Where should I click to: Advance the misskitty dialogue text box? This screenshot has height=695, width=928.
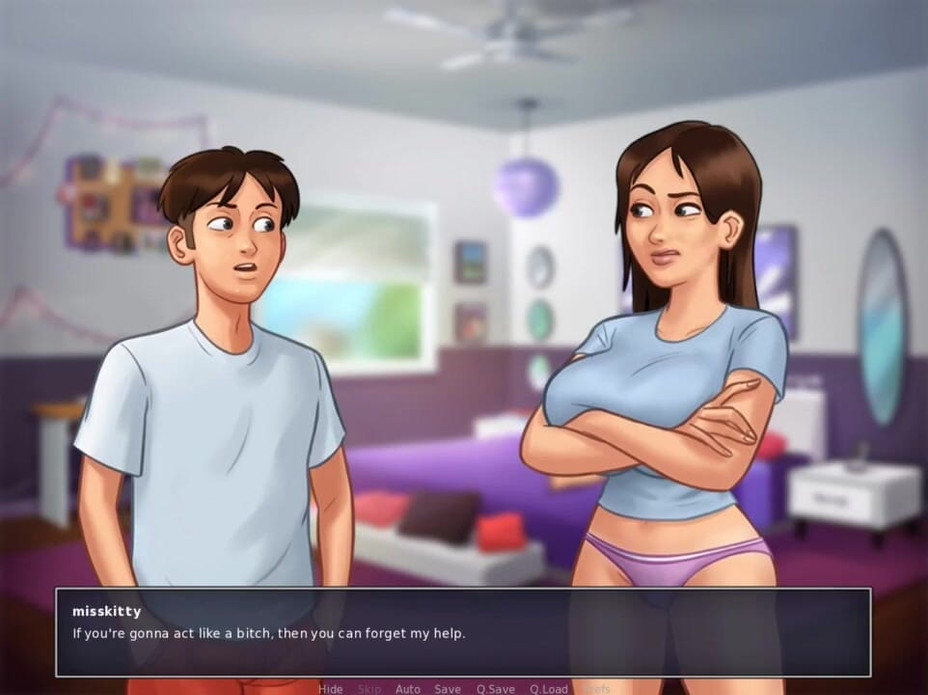pyautogui.click(x=463, y=632)
